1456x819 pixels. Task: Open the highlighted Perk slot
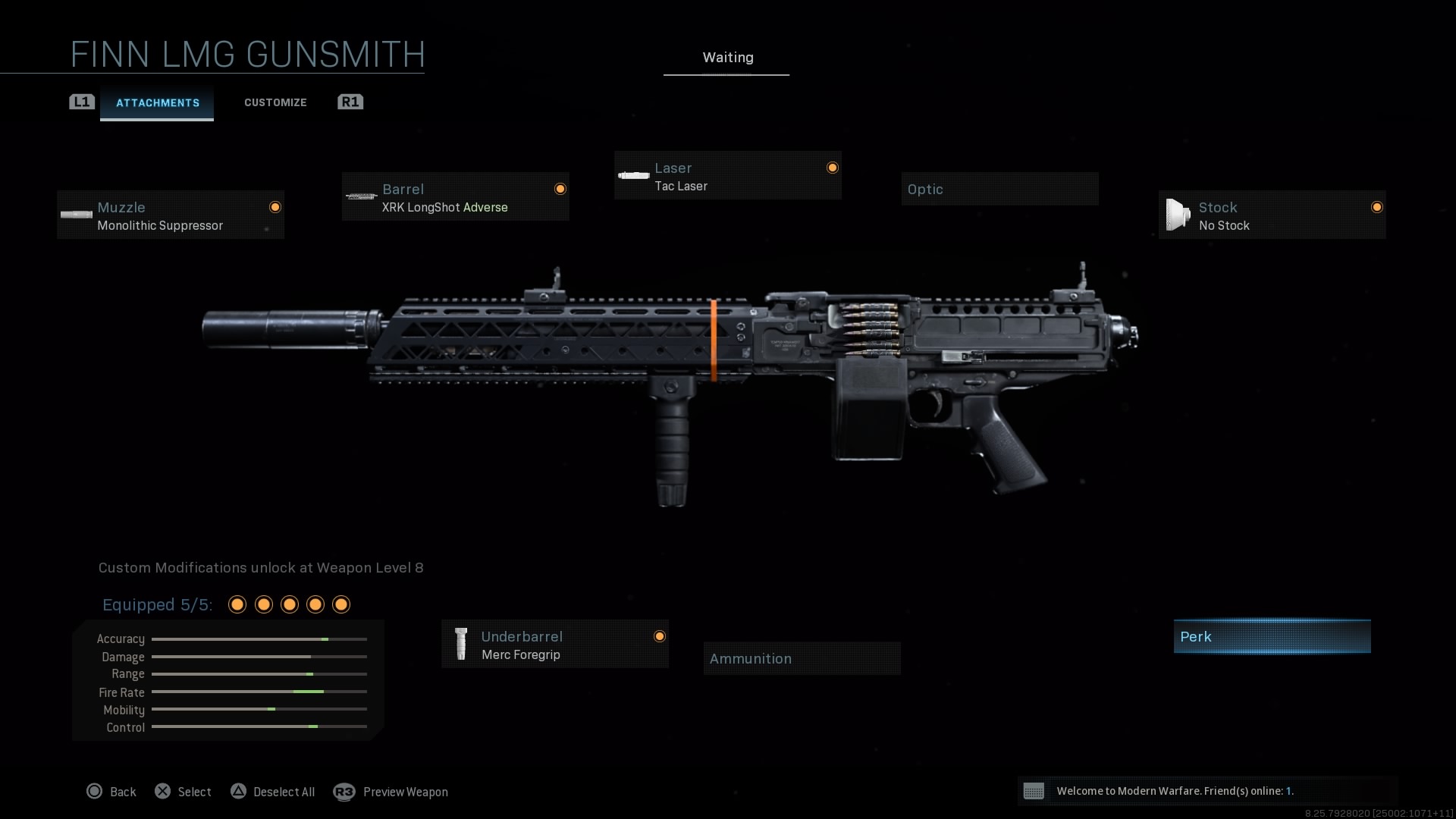1272,636
